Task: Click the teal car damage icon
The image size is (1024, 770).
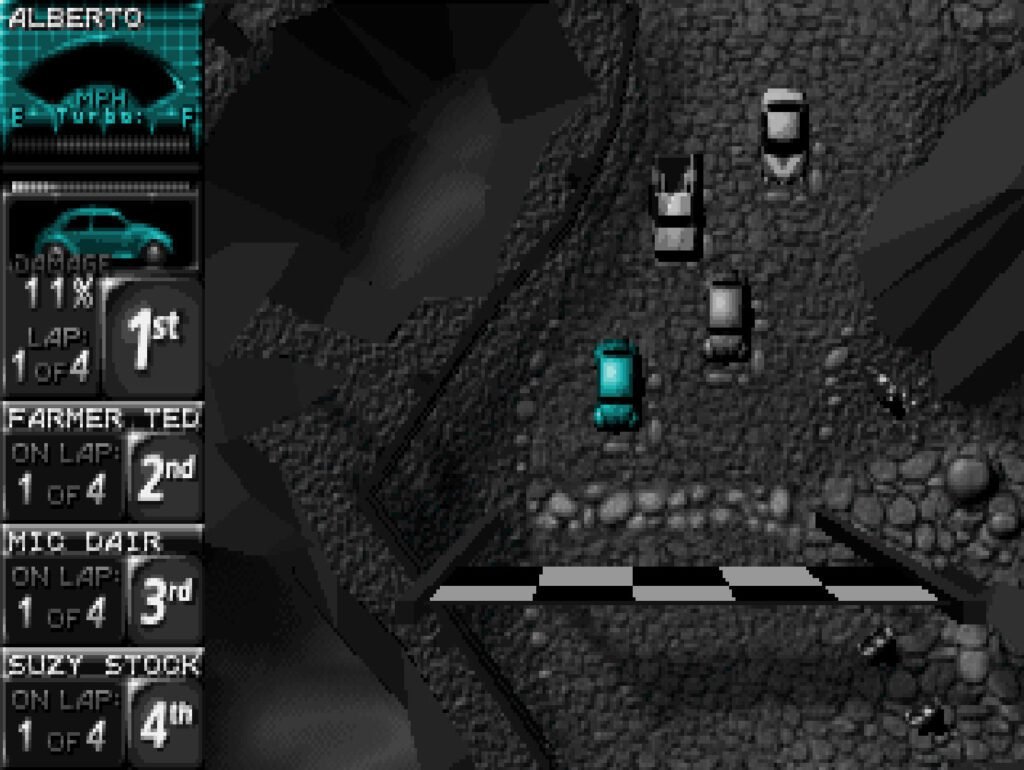Action: pos(102,234)
